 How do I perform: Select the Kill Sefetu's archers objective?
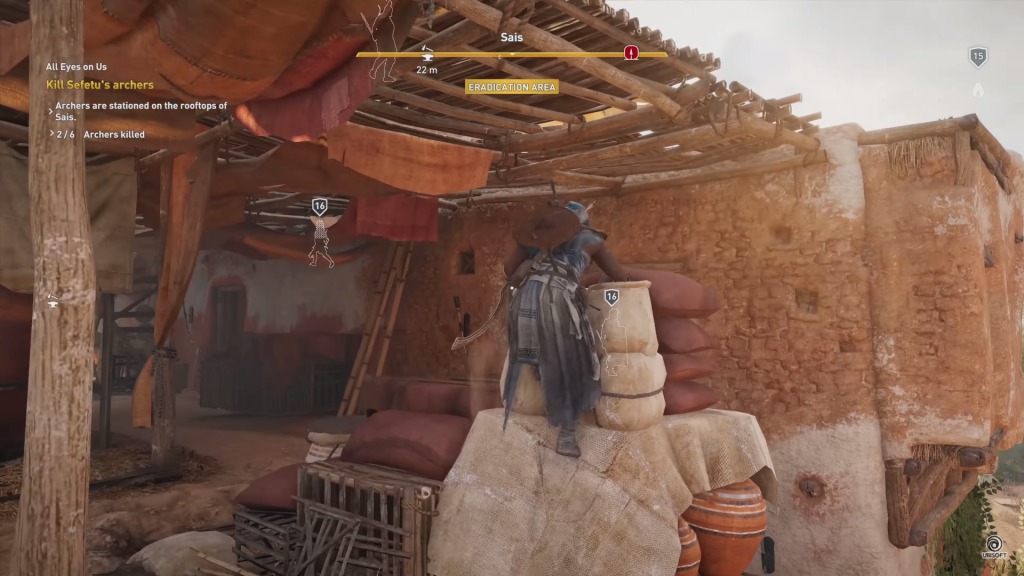coord(100,85)
